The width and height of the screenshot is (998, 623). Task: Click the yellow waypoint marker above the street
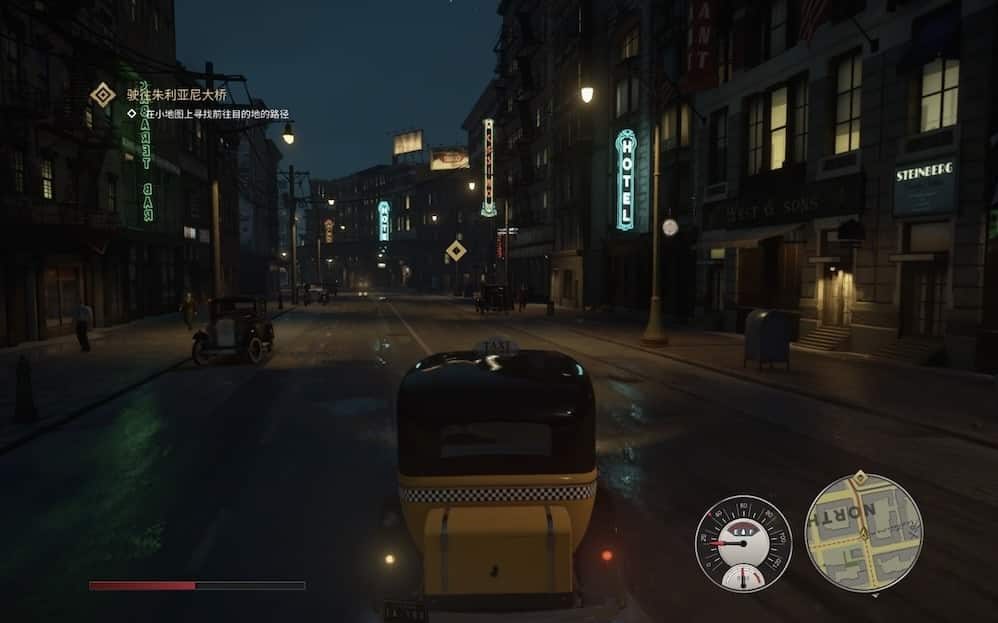tap(456, 250)
